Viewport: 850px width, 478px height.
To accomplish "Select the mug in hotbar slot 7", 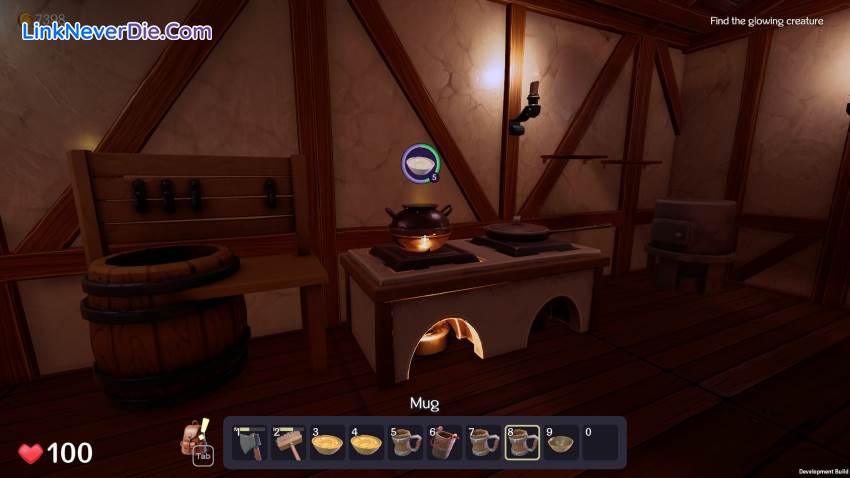I will [x=483, y=443].
